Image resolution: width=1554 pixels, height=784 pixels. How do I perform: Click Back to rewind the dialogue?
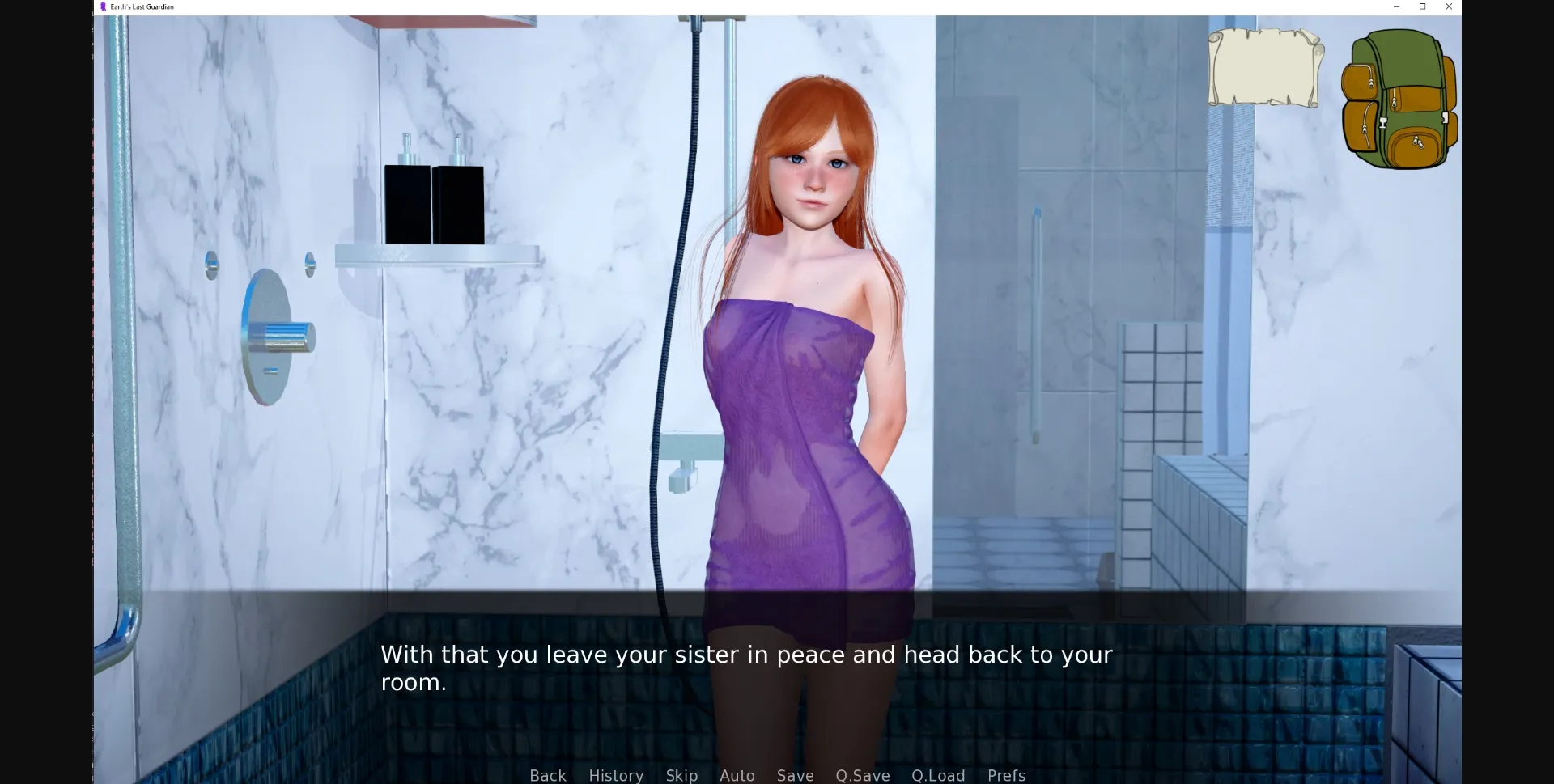(547, 775)
